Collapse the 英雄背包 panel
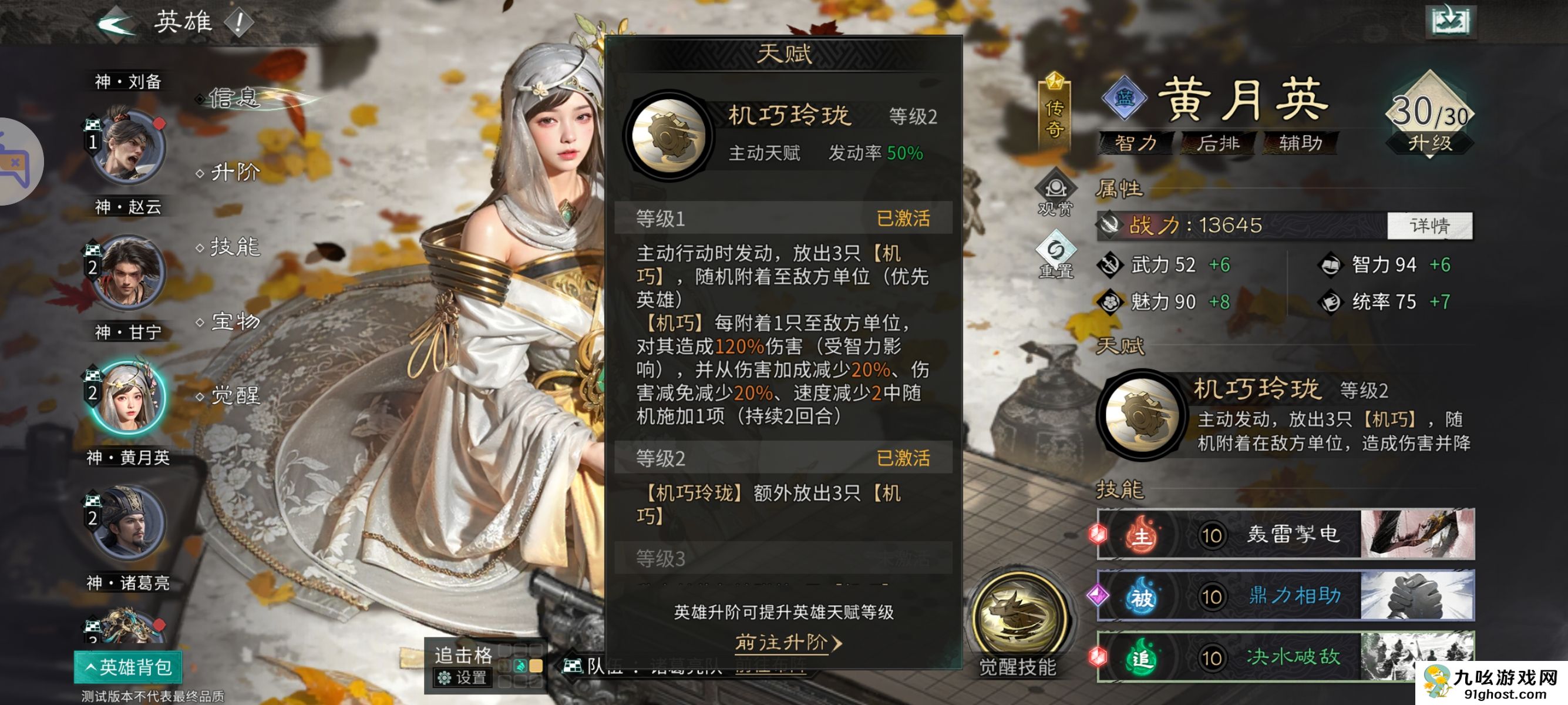The height and width of the screenshot is (705, 1568). click(x=128, y=667)
